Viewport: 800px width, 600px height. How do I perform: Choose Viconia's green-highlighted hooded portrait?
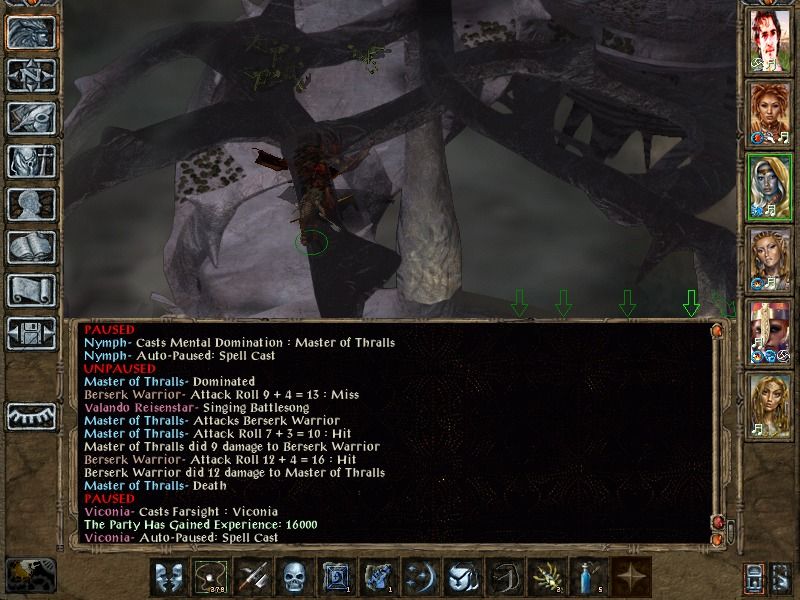pos(770,187)
